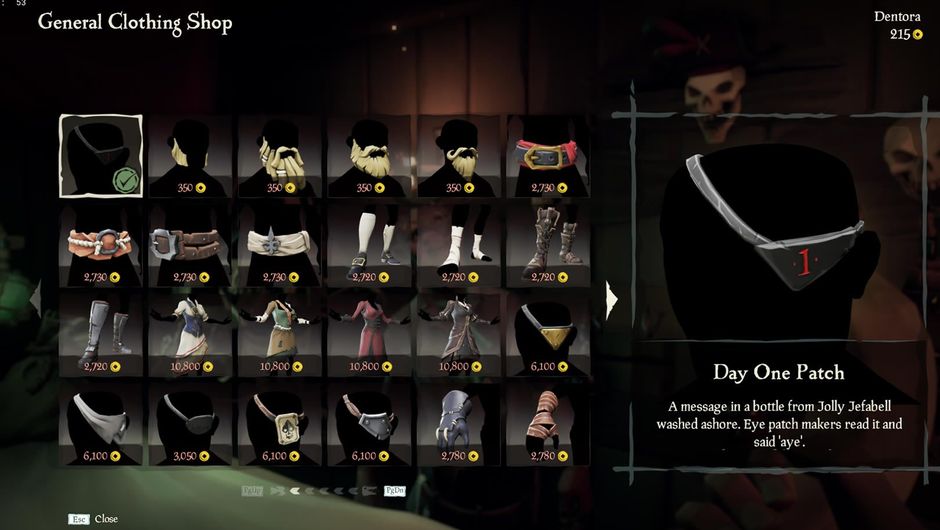
Task: Choose the bone ring belt
Action: click(x=101, y=244)
